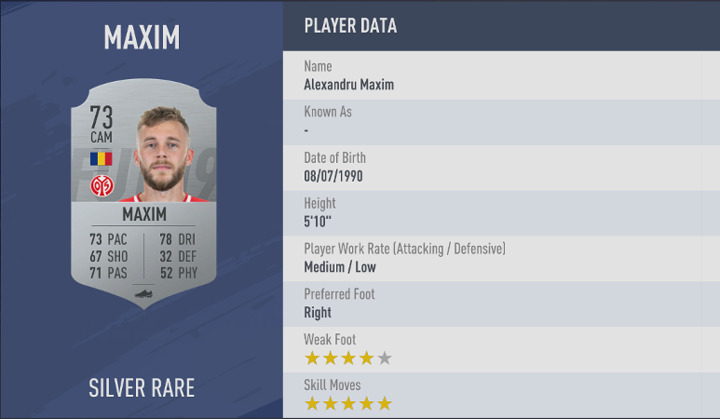The width and height of the screenshot is (720, 419).
Task: Choose the Player Work Rate row
Action: click(501, 258)
